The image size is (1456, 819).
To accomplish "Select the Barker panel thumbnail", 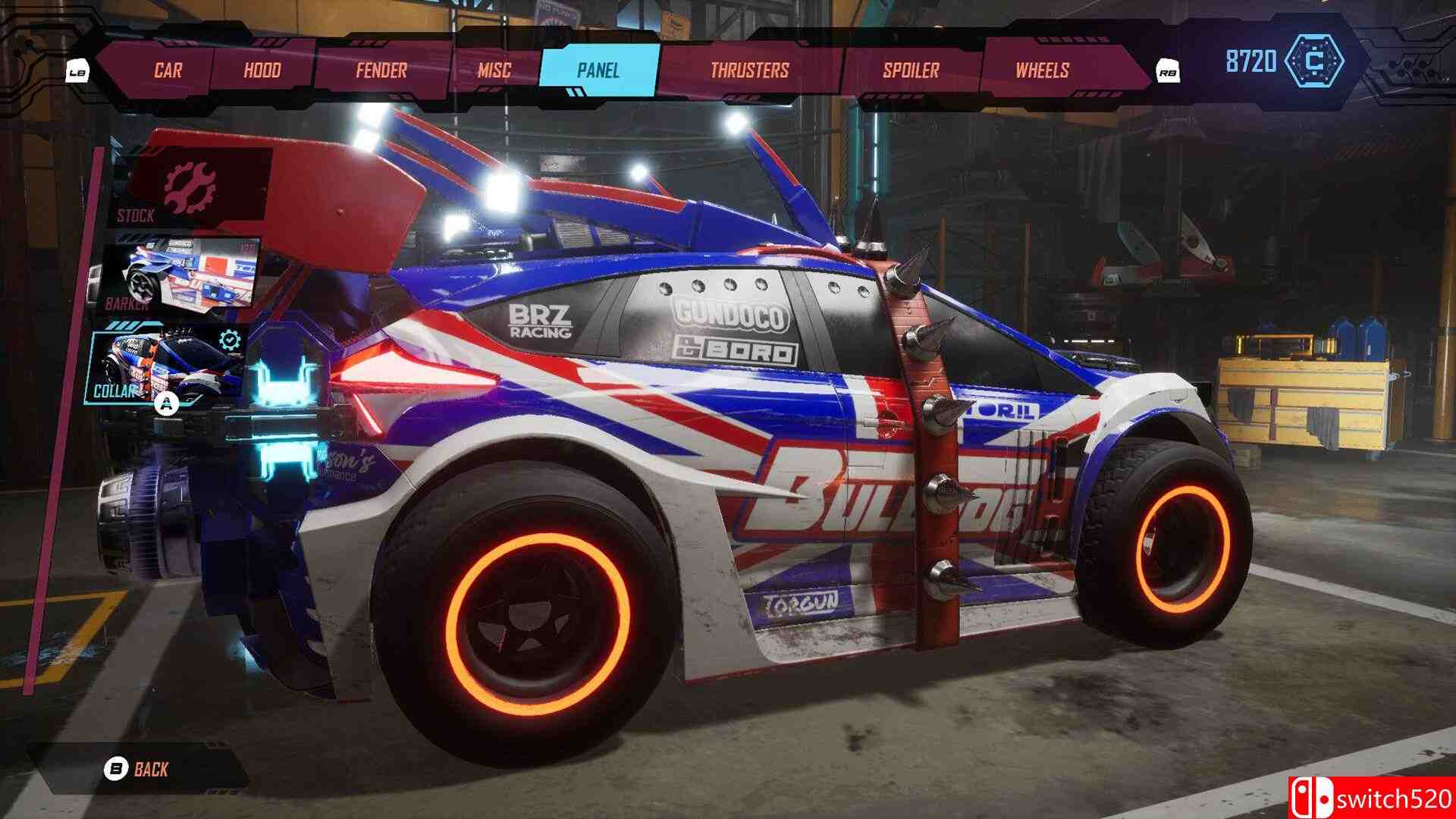I will pyautogui.click(x=180, y=275).
